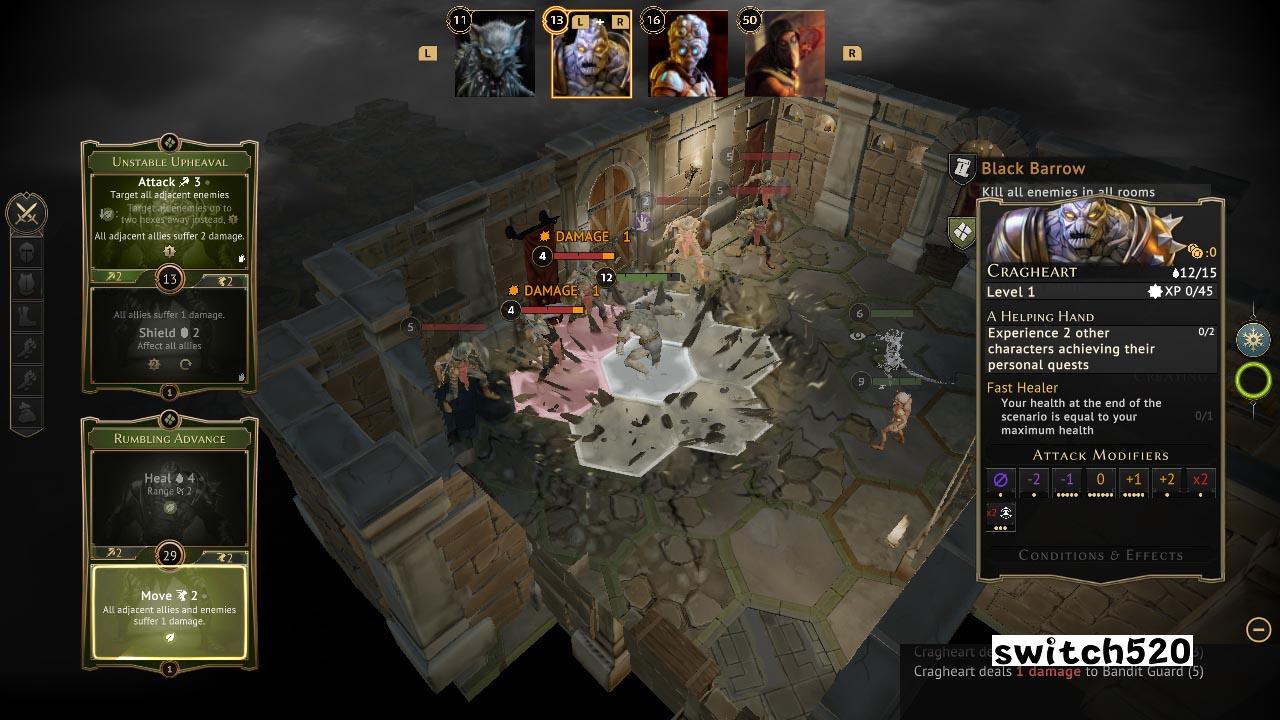Select the crossed swords icon atop left sidebar
Screen dimensions: 1280x720
[x=27, y=211]
